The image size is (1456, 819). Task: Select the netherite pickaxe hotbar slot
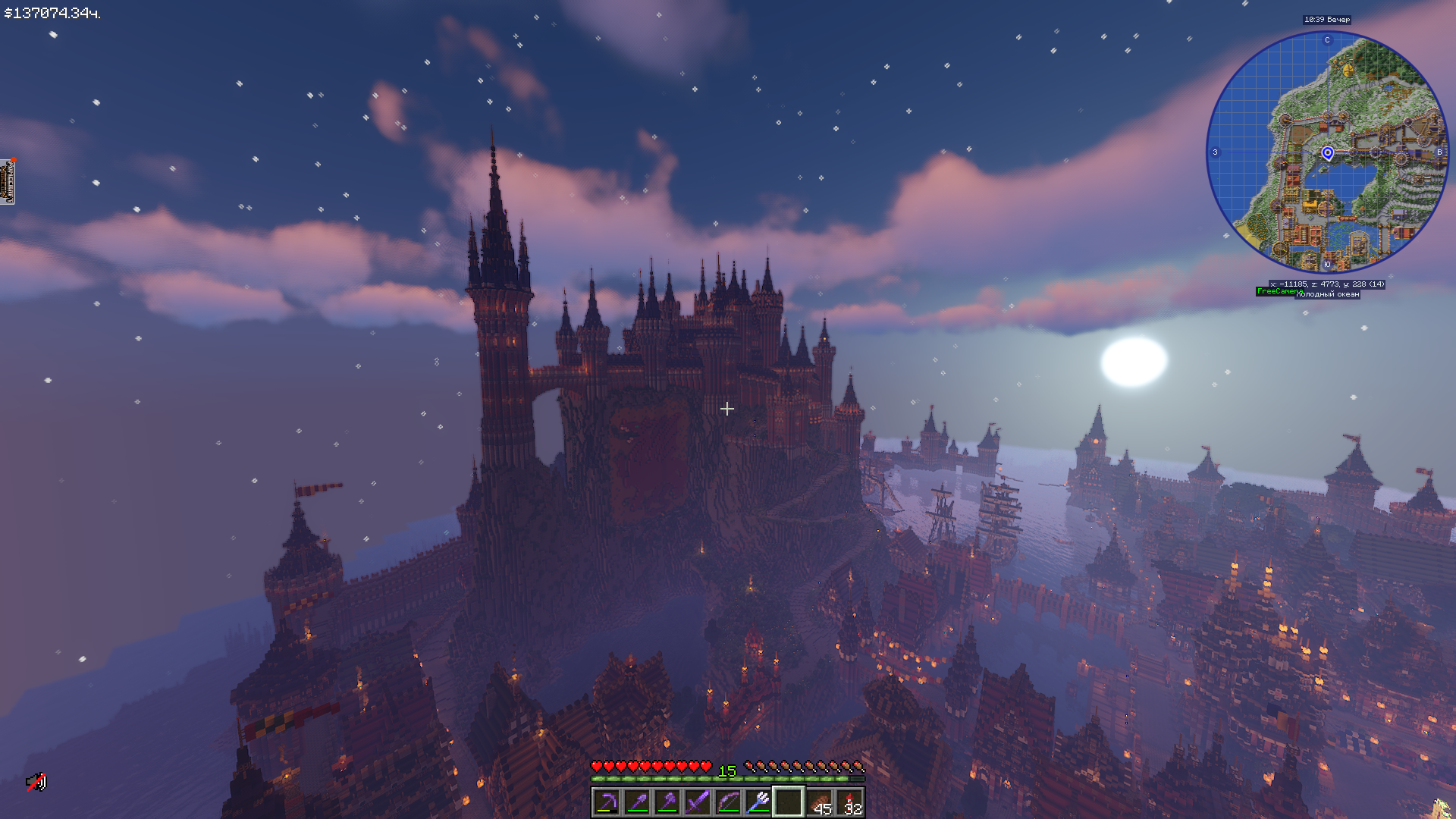coord(607,802)
